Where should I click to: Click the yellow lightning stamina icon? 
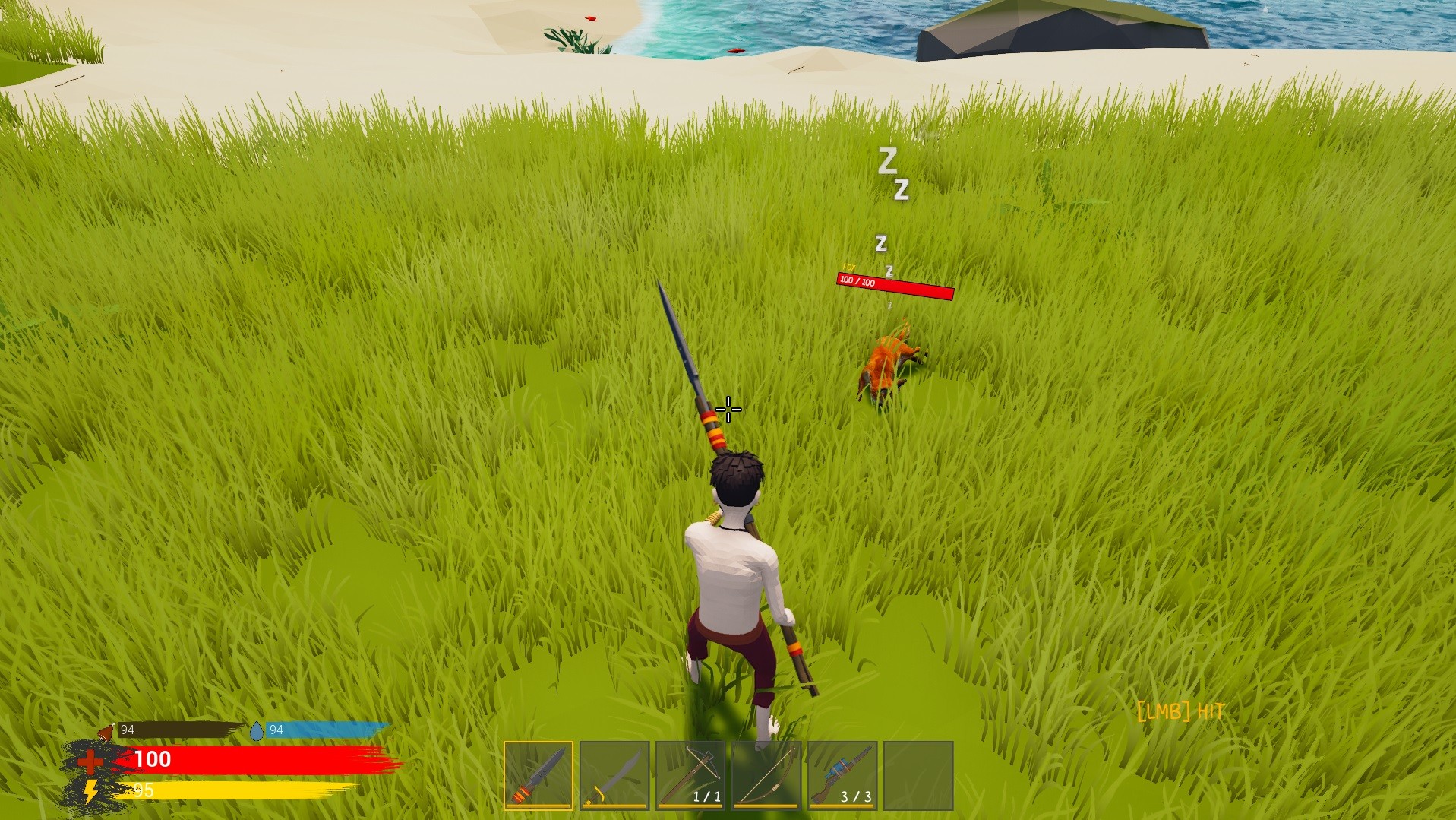coord(89,793)
